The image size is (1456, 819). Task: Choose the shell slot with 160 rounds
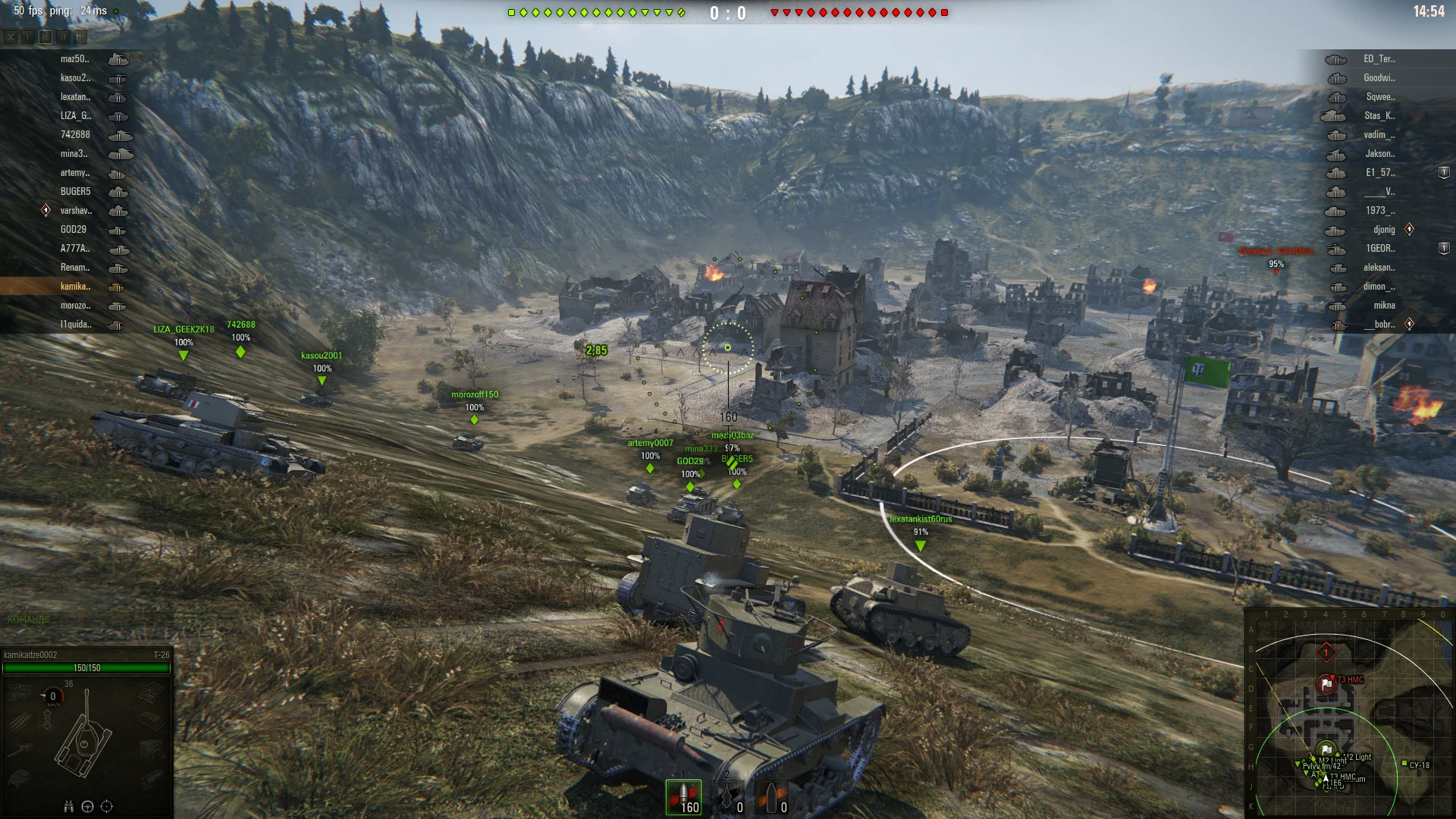tap(683, 798)
